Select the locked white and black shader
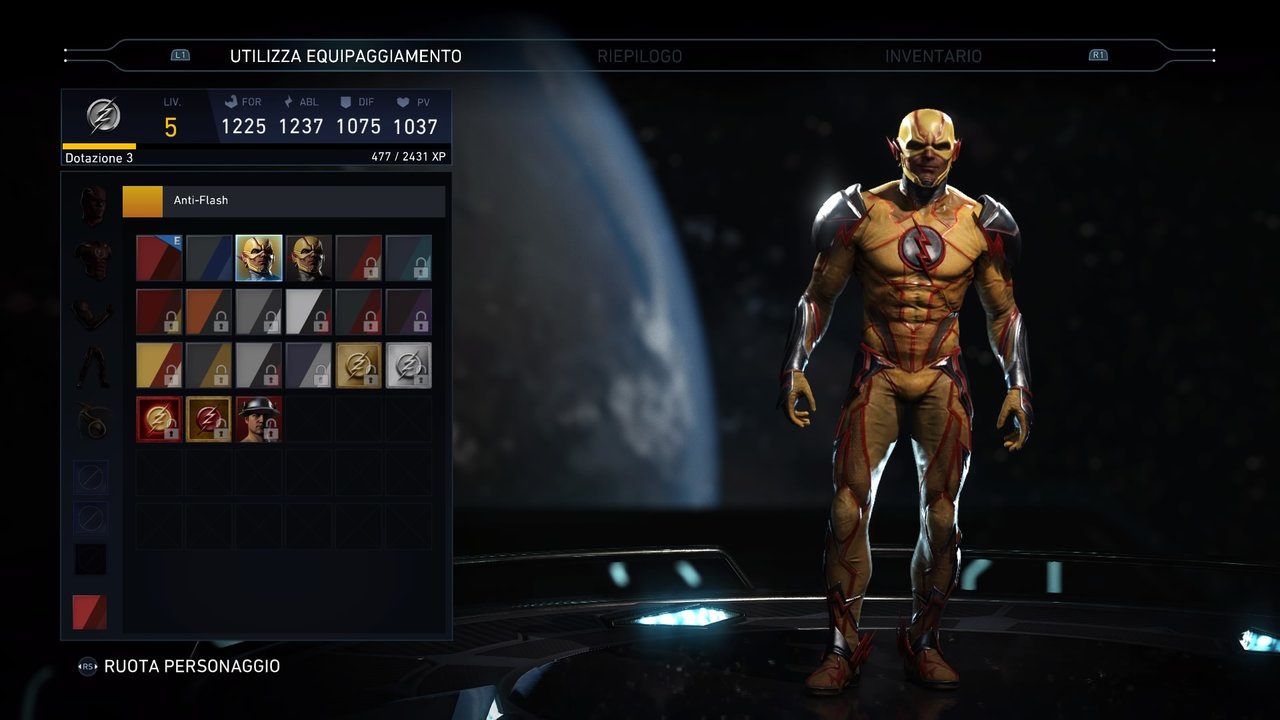Screen dimensions: 1280x720 [x=309, y=312]
